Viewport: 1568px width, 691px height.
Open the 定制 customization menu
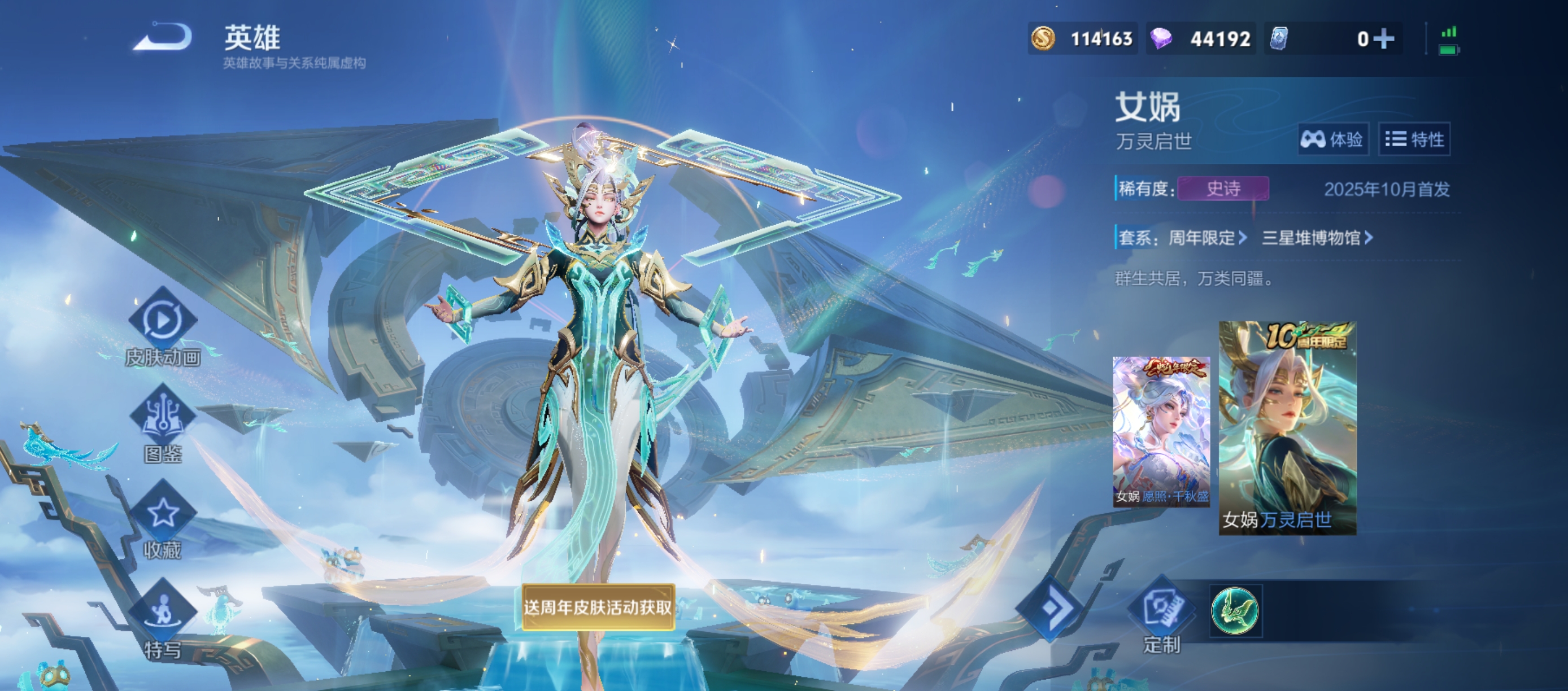[x=1161, y=610]
